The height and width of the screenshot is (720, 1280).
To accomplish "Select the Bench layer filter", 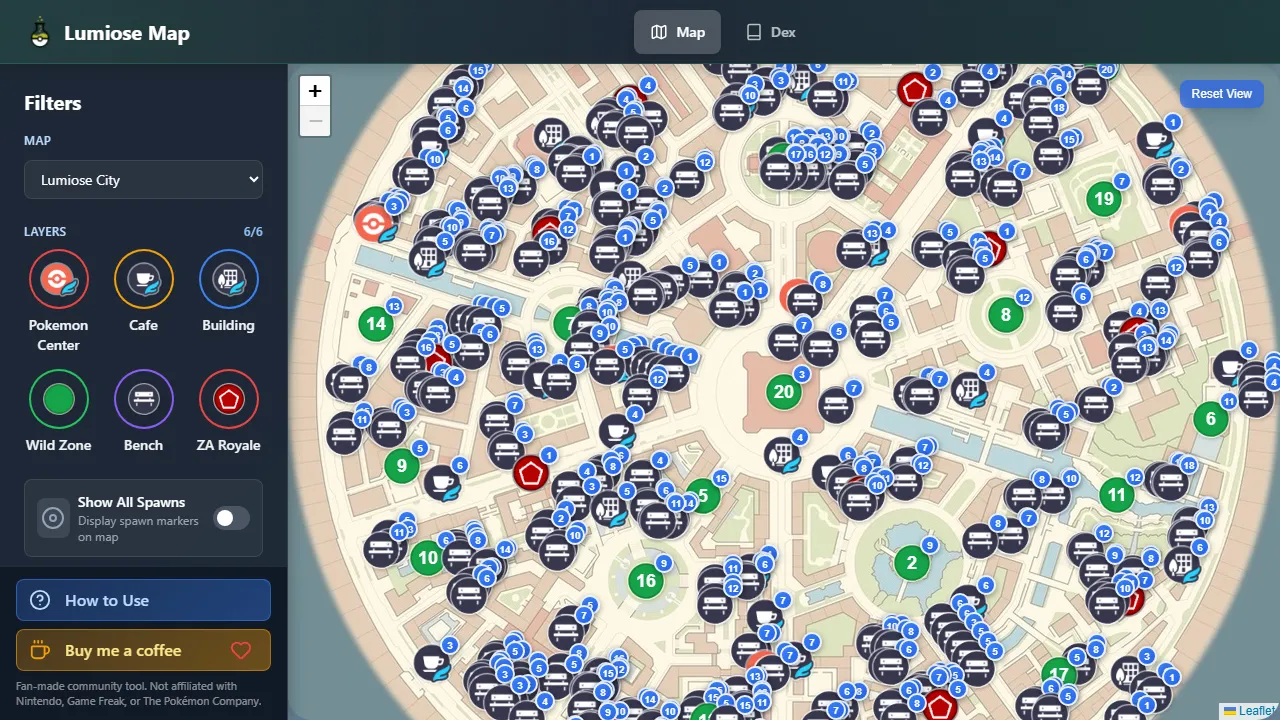I will pyautogui.click(x=143, y=399).
